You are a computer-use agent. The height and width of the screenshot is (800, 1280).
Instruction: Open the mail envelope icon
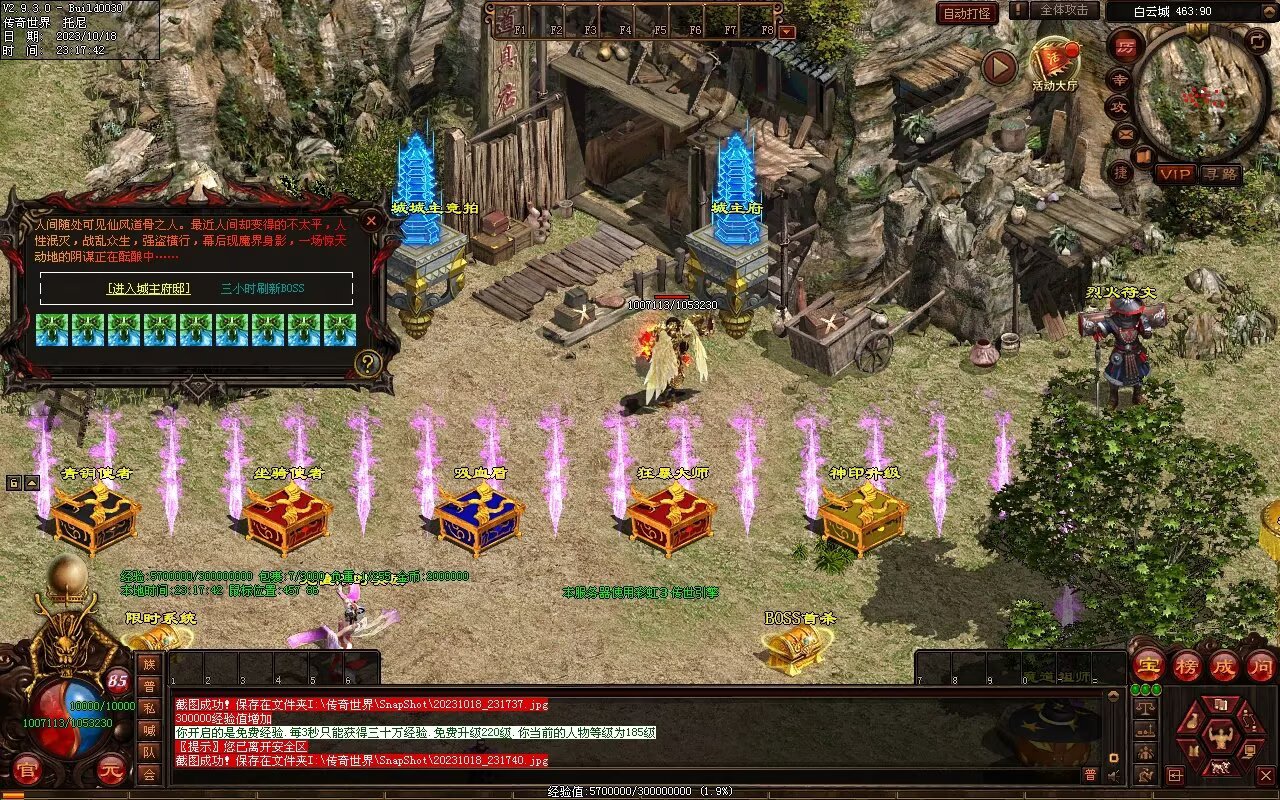1125,132
